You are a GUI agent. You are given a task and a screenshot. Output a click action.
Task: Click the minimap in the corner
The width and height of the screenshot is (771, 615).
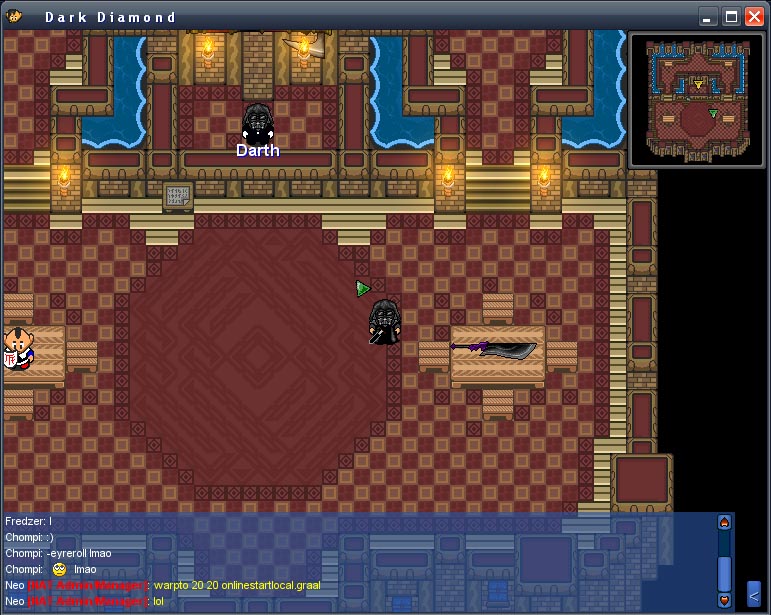click(x=698, y=100)
